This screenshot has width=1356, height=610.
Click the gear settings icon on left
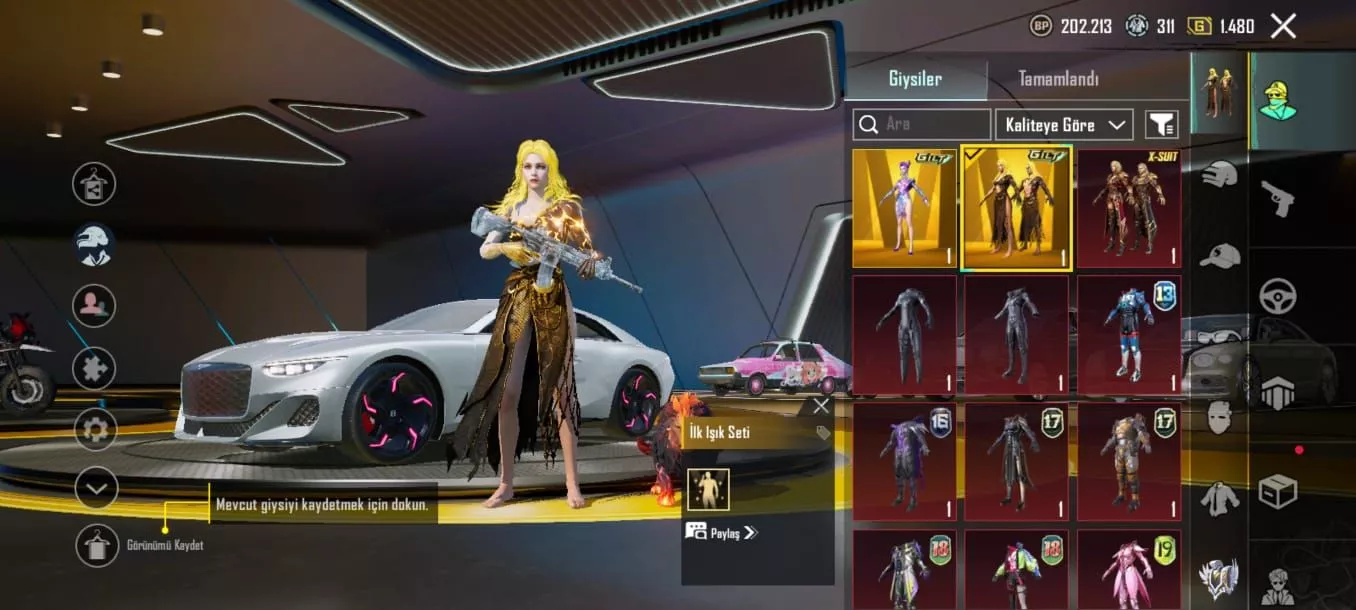(x=95, y=430)
